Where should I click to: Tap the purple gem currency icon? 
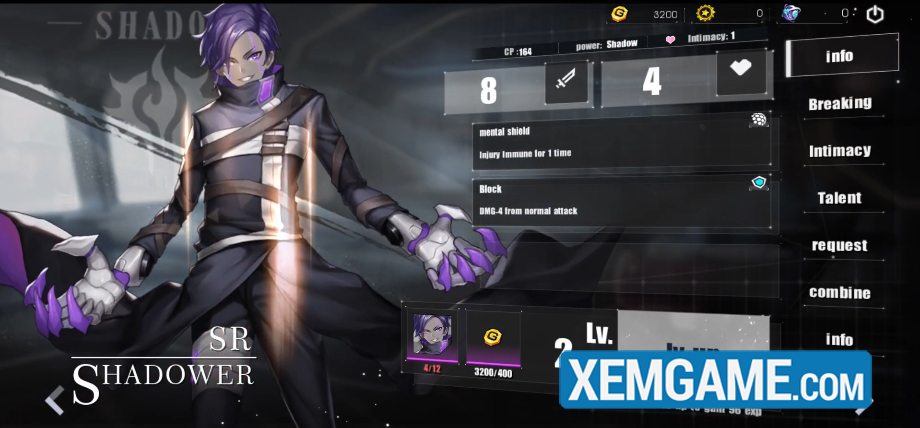(791, 14)
